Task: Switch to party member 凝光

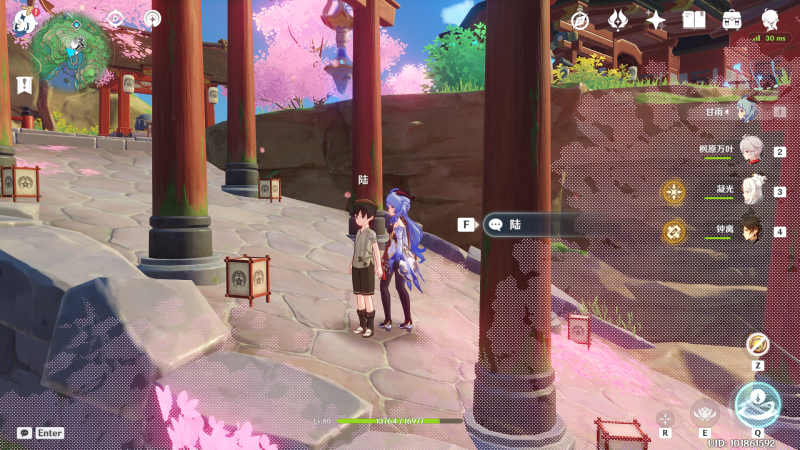Action: coord(751,190)
